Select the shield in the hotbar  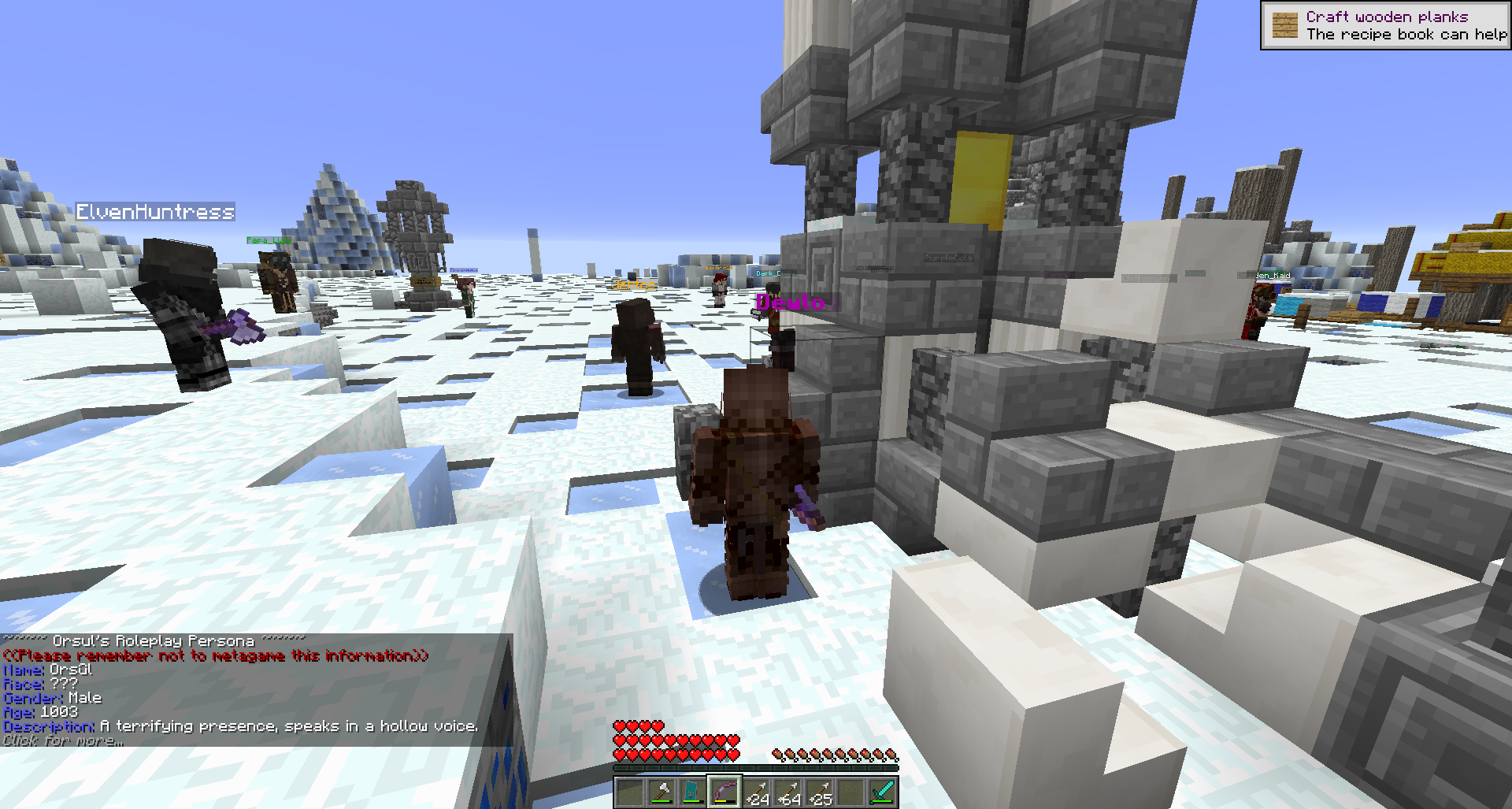[x=691, y=790]
